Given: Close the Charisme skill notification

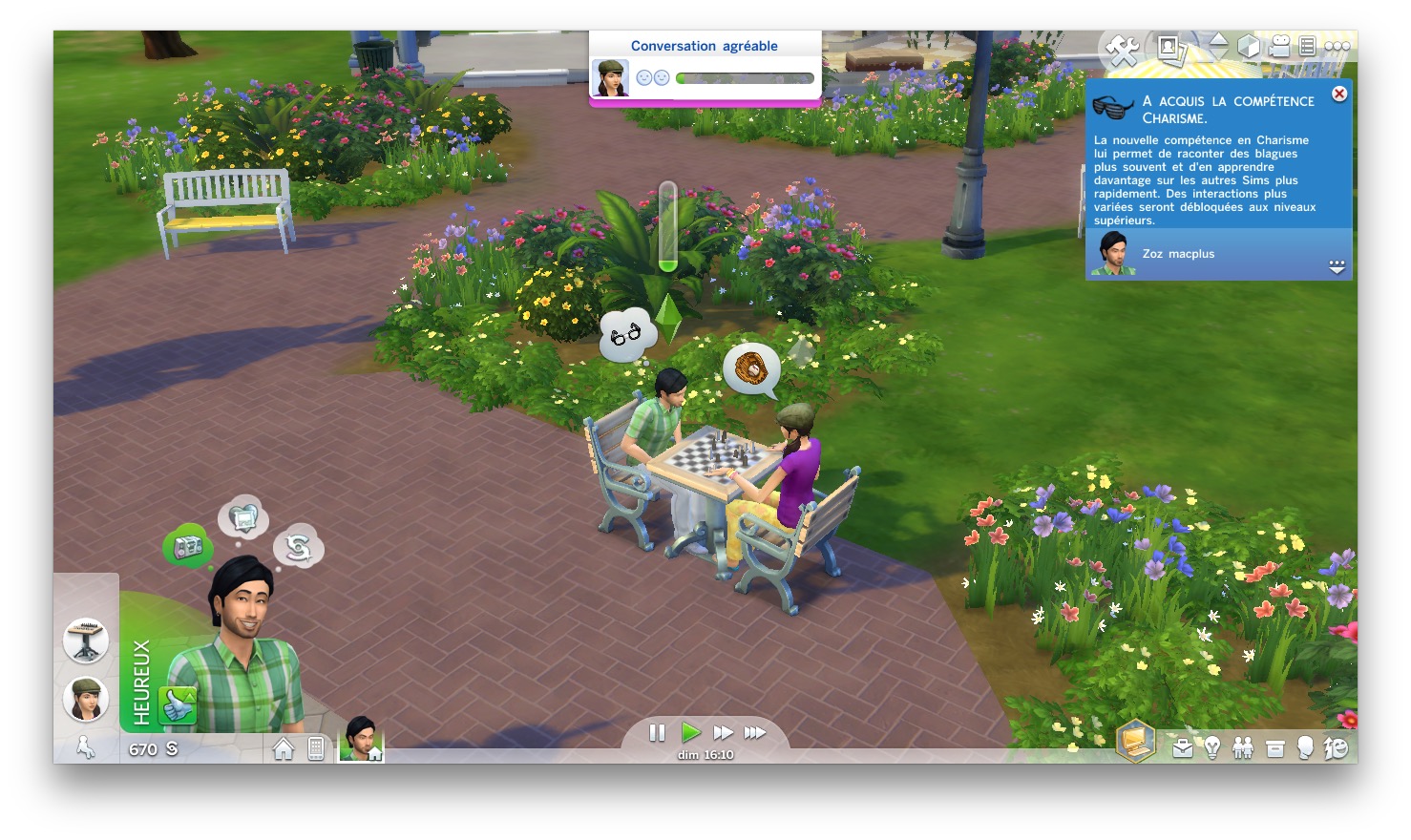Looking at the screenshot, I should 1339,94.
